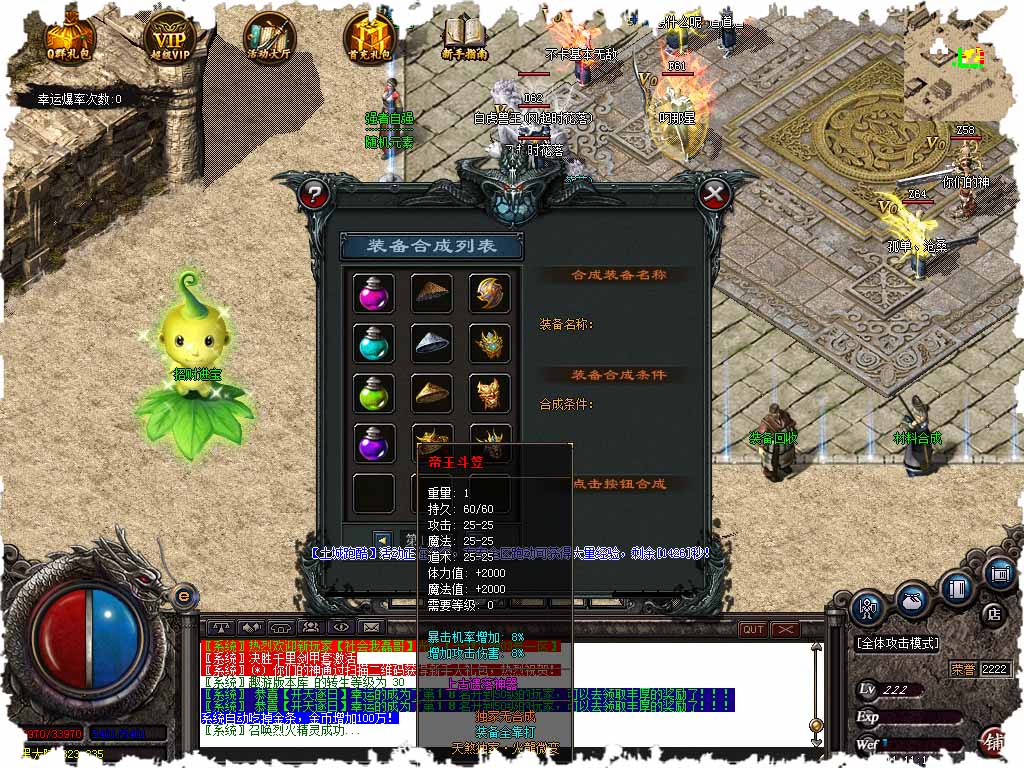Choose the silver-gray bamboo hat slot
The height and width of the screenshot is (768, 1024).
coord(431,343)
